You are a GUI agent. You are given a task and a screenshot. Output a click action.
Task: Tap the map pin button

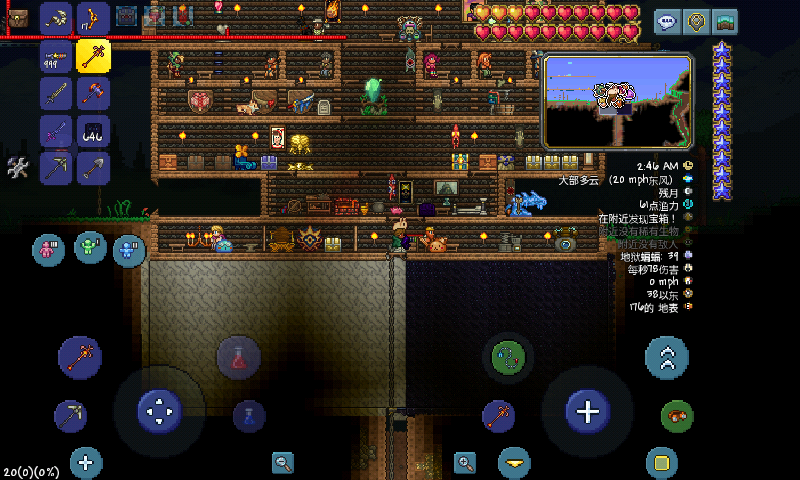click(x=696, y=20)
